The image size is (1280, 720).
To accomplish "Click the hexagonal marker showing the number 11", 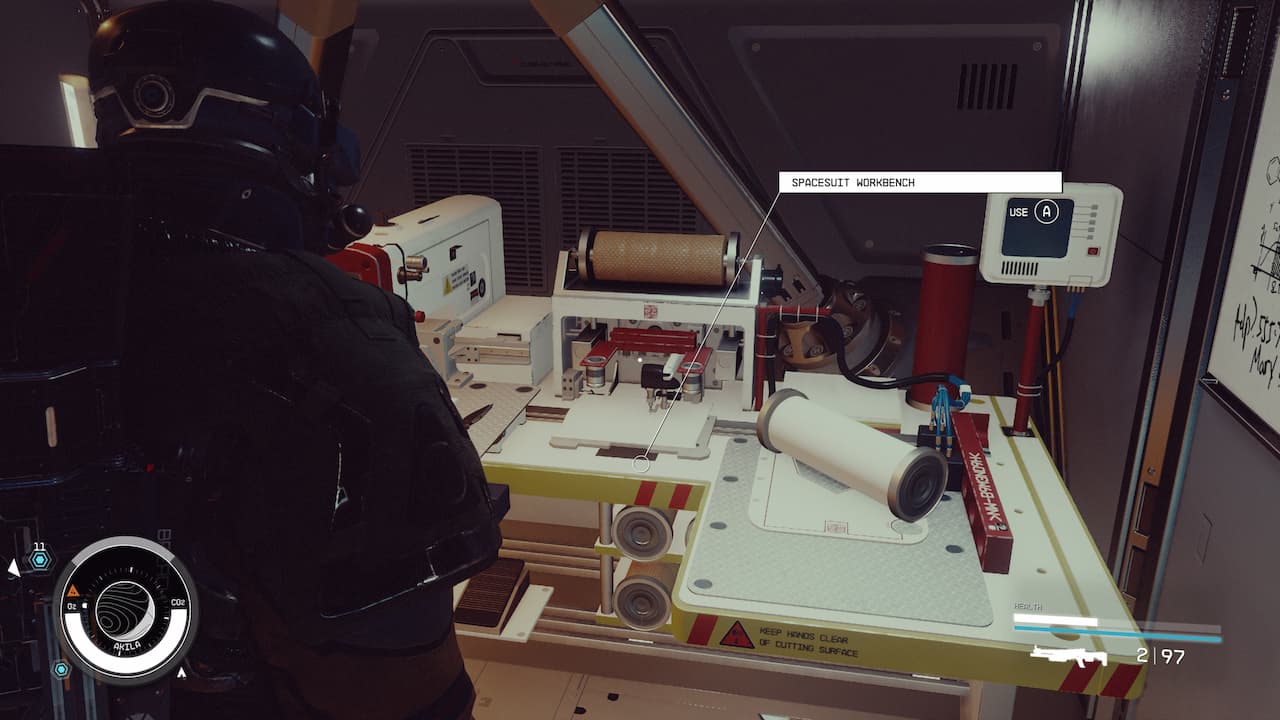I will click(x=40, y=557).
